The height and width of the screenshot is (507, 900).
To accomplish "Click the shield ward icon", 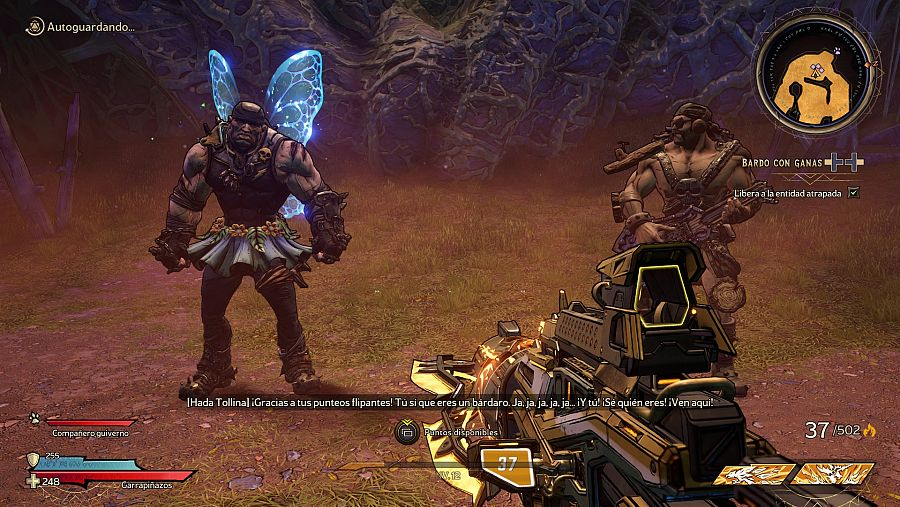I will [x=33, y=460].
